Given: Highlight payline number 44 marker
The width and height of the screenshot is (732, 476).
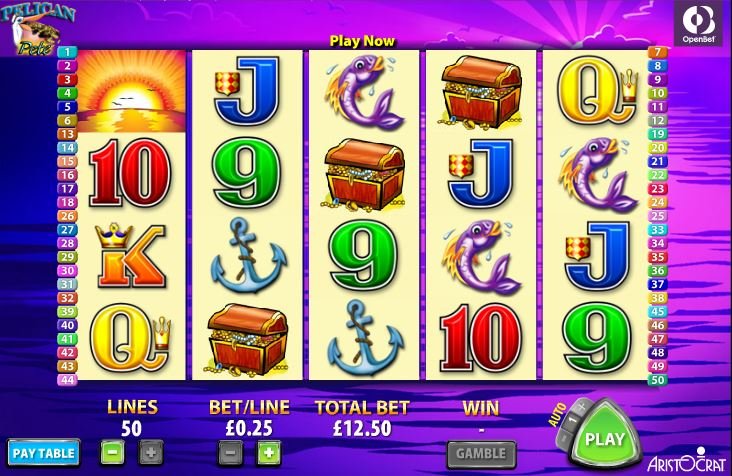Looking at the screenshot, I should pos(68,380).
